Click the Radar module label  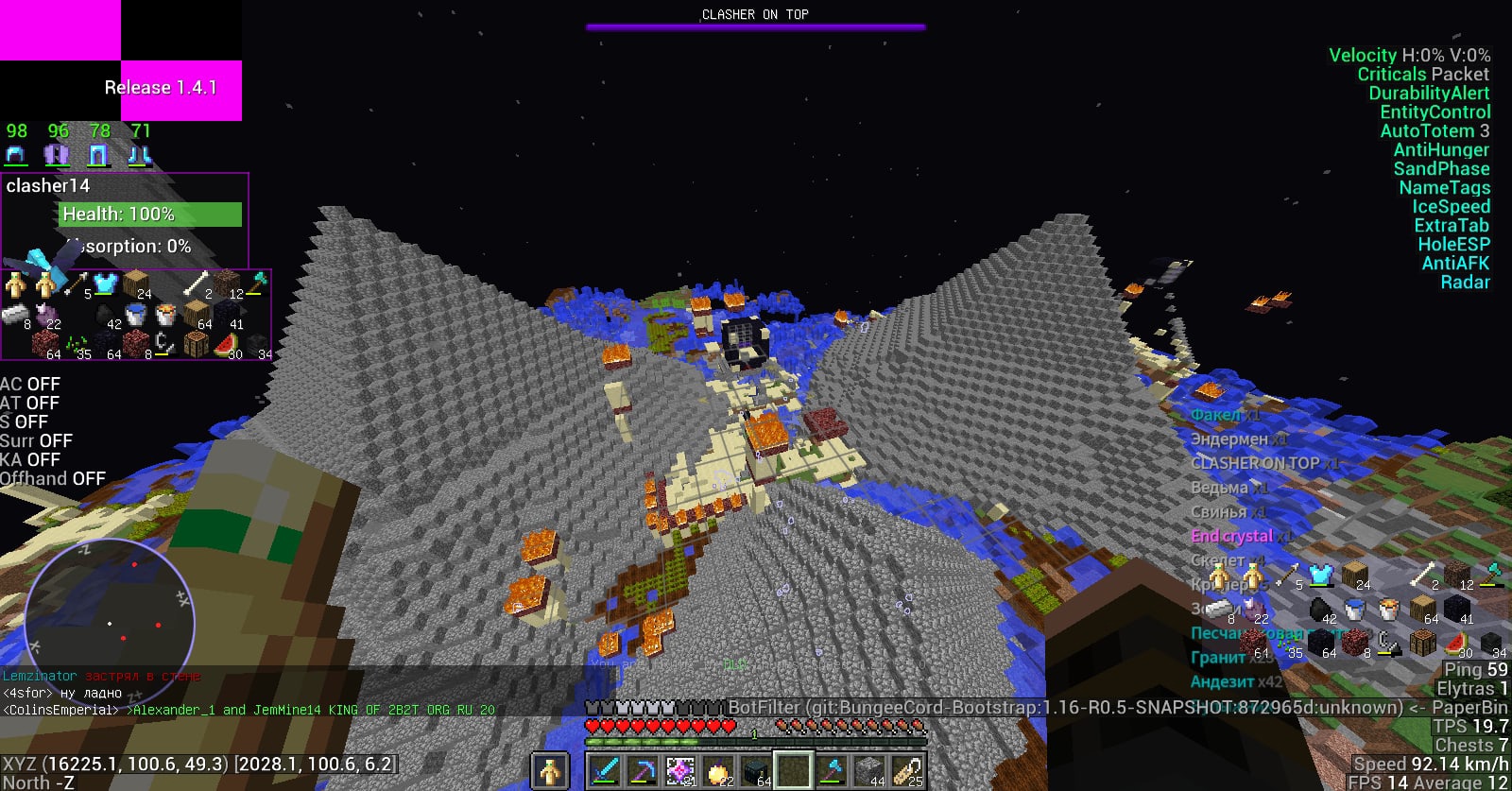click(x=1465, y=283)
